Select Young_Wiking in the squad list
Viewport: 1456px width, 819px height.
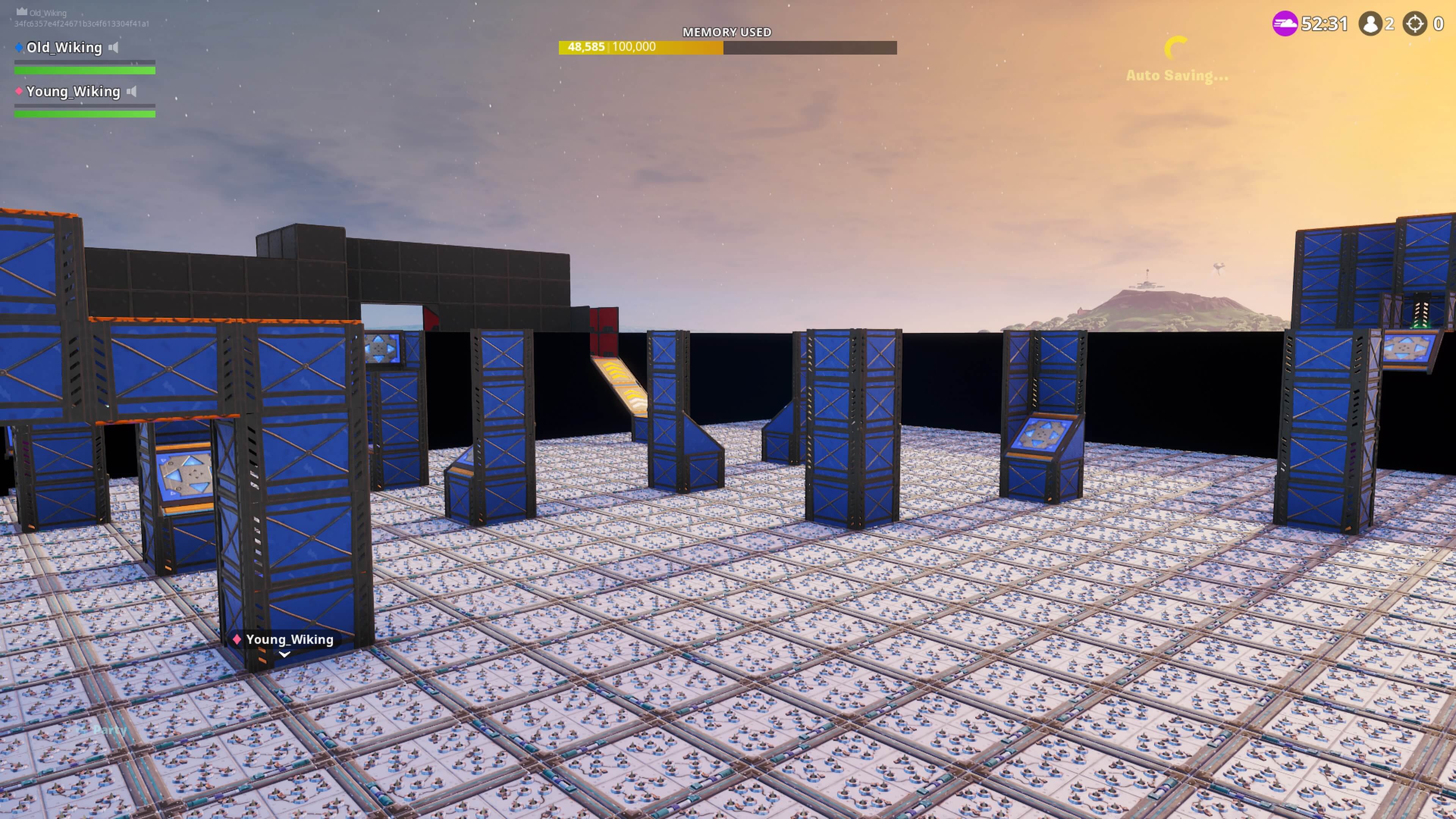73,91
